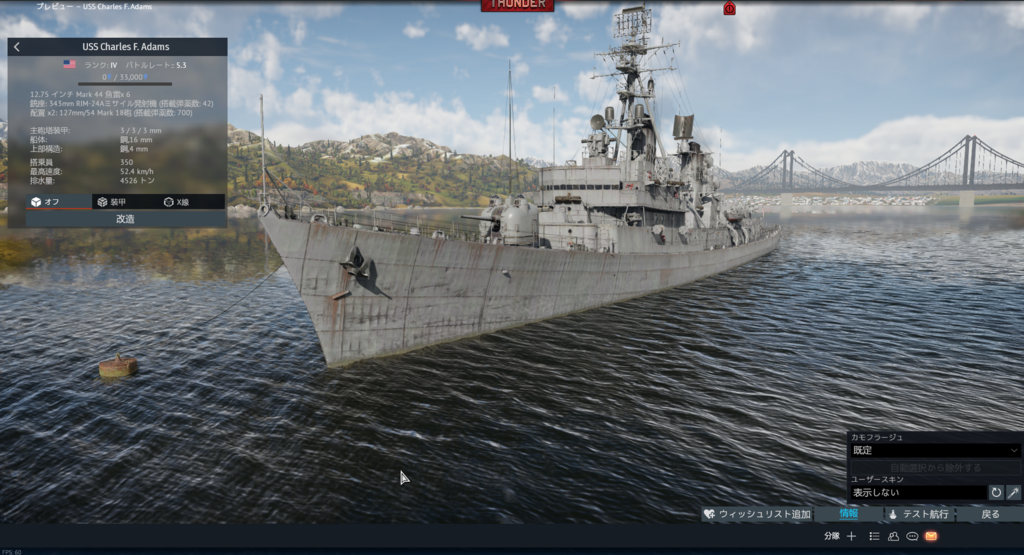
Task: Click the refresh user skins icon
Action: pos(996,492)
